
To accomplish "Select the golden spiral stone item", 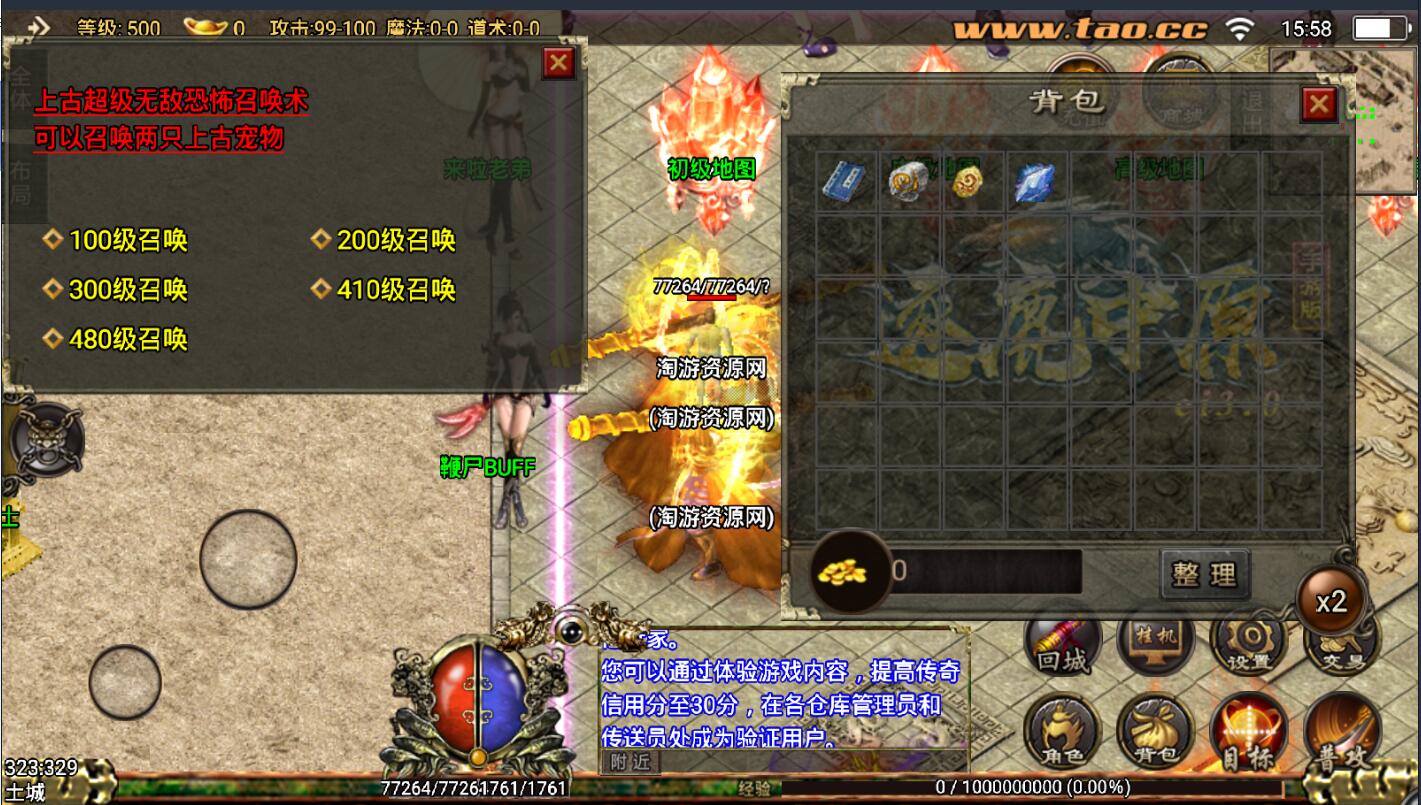I will coord(968,182).
